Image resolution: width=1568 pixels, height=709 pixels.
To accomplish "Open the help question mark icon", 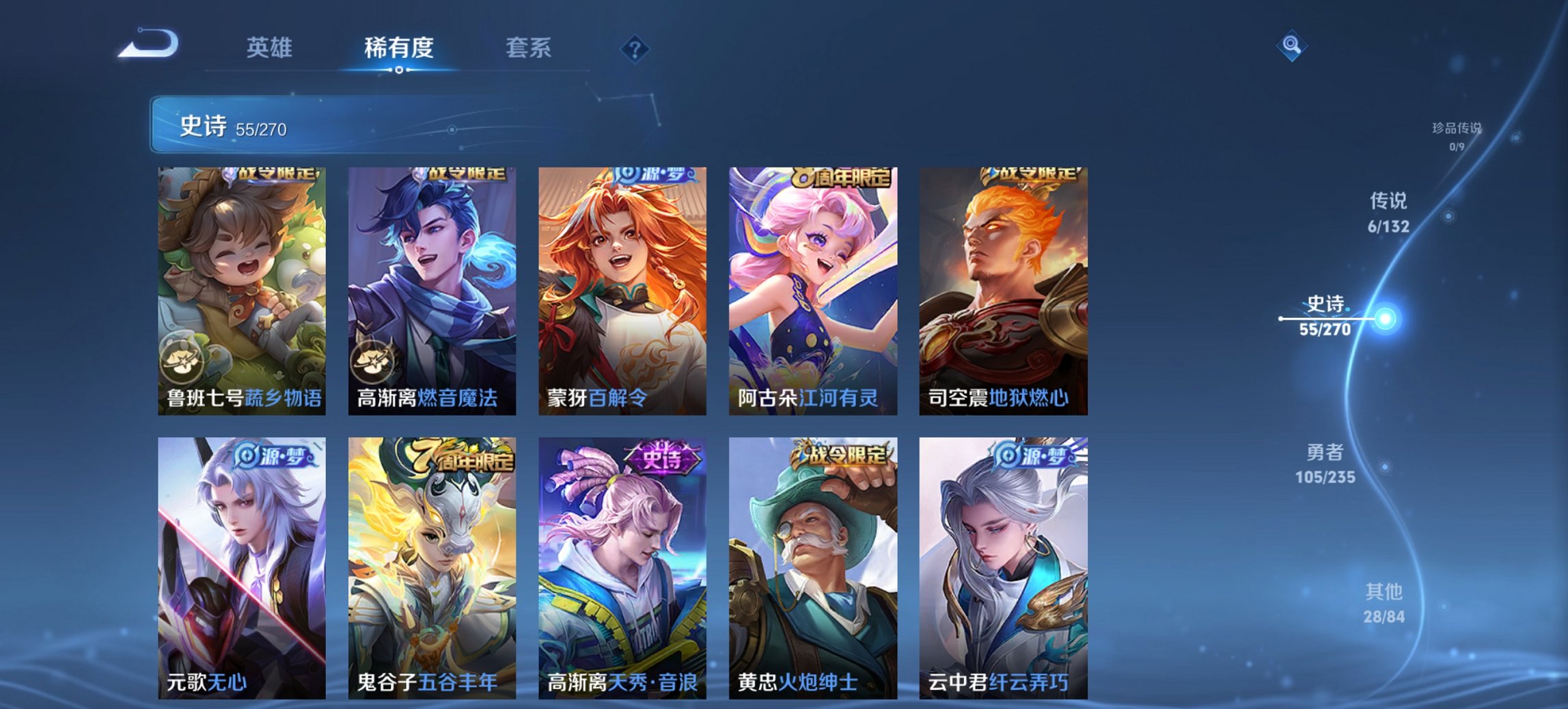I will point(635,48).
